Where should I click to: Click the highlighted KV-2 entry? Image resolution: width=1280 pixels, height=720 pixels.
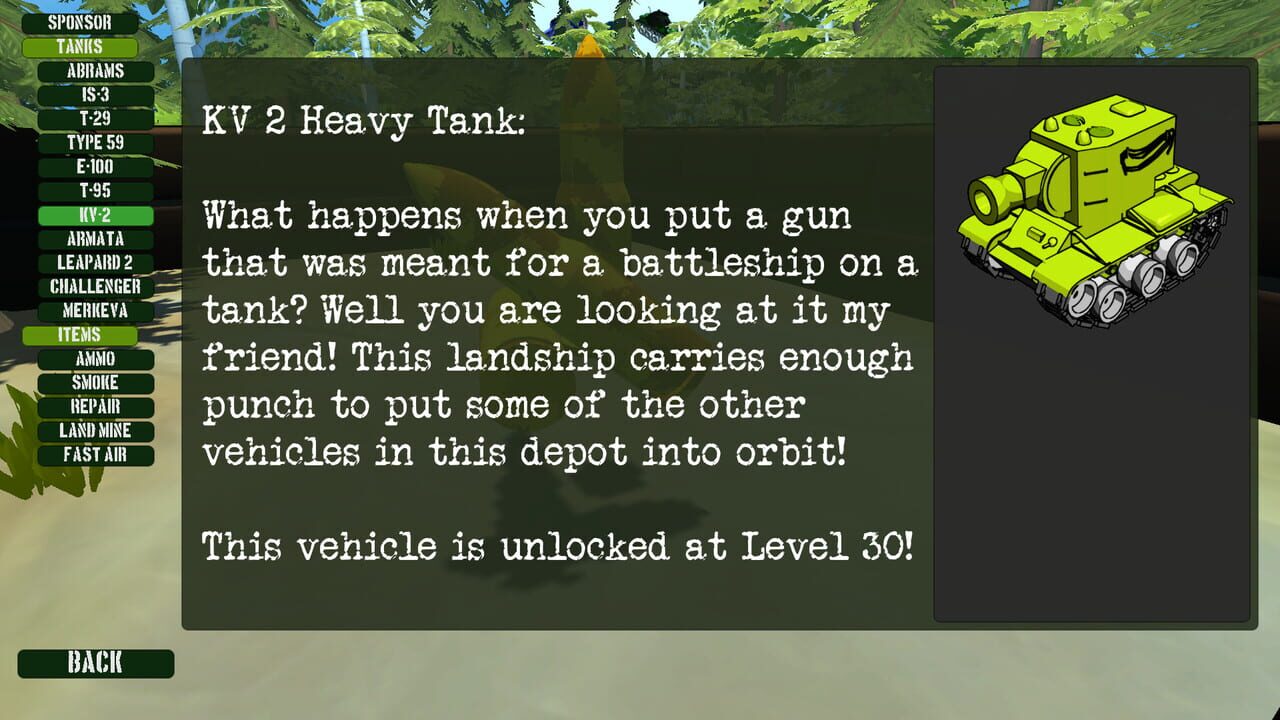[95, 214]
